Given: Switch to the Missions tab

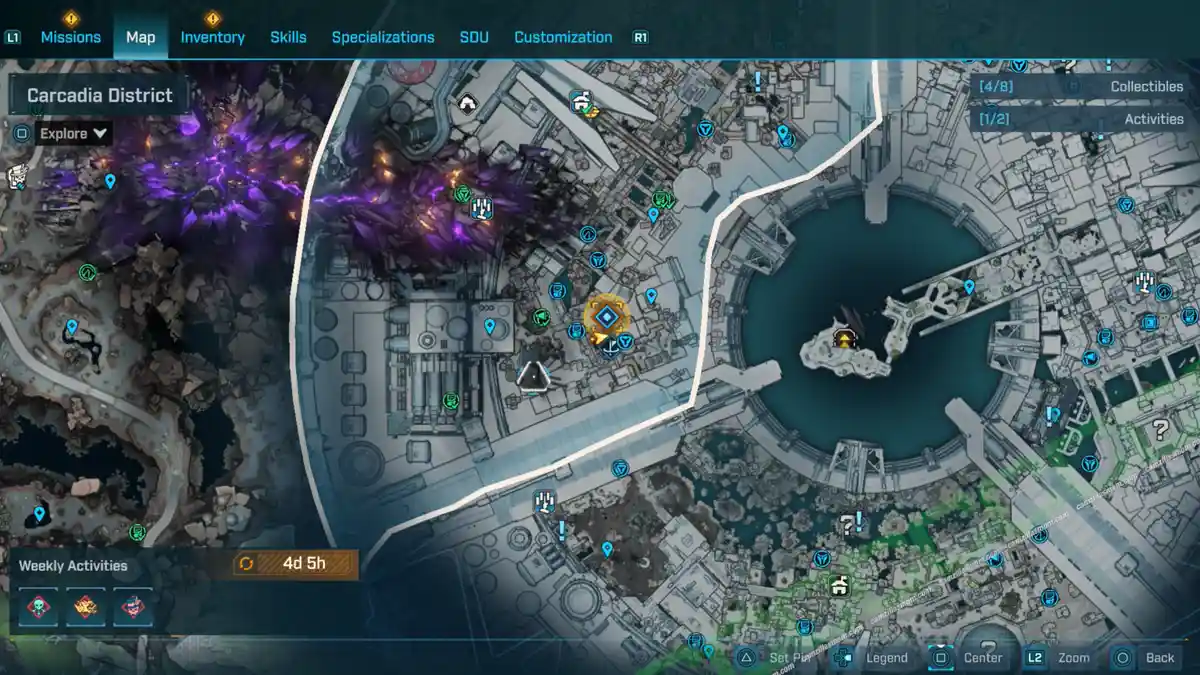Looking at the screenshot, I should coord(70,37).
